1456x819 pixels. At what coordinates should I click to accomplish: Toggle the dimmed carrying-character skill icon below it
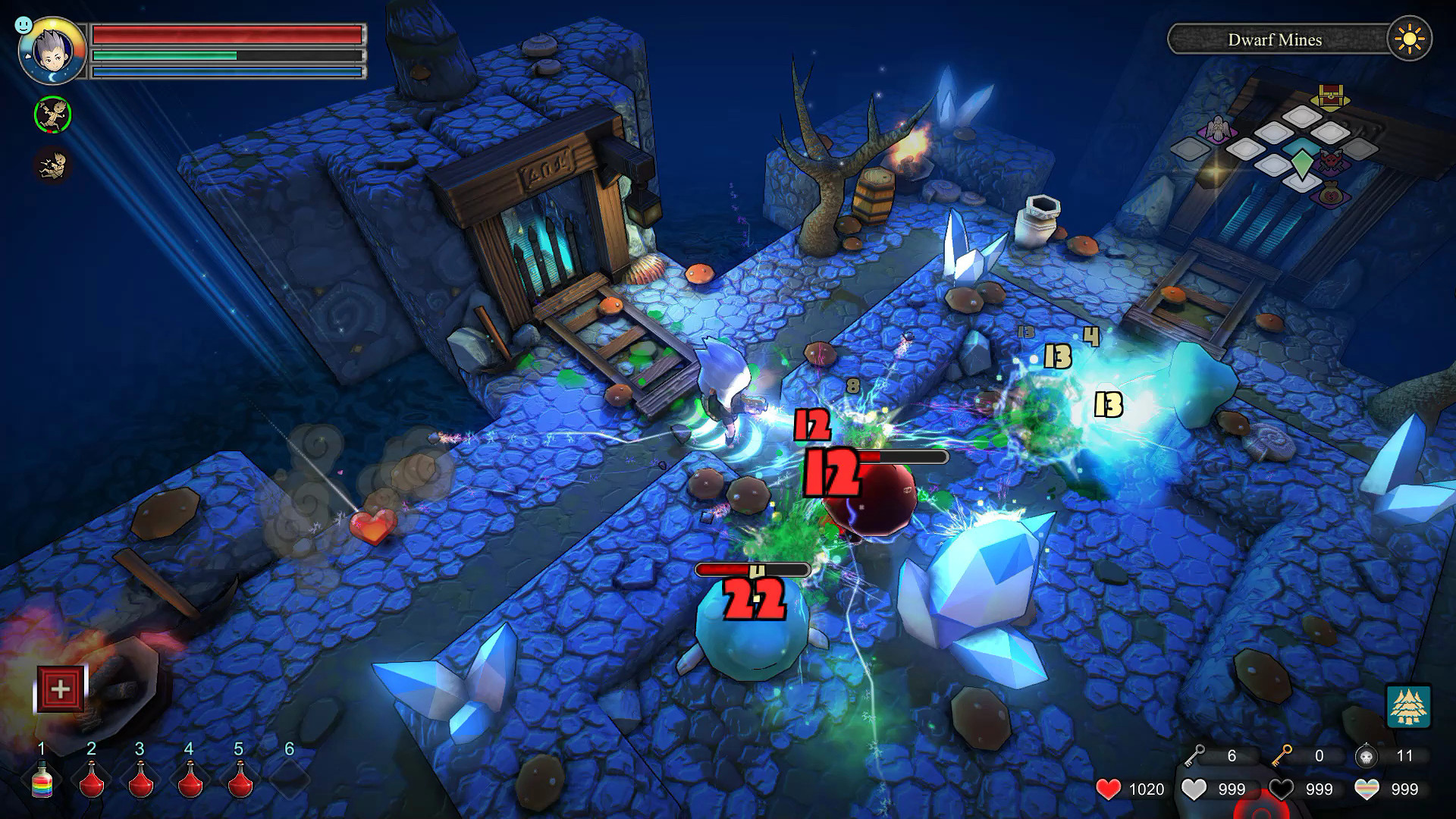pyautogui.click(x=52, y=164)
